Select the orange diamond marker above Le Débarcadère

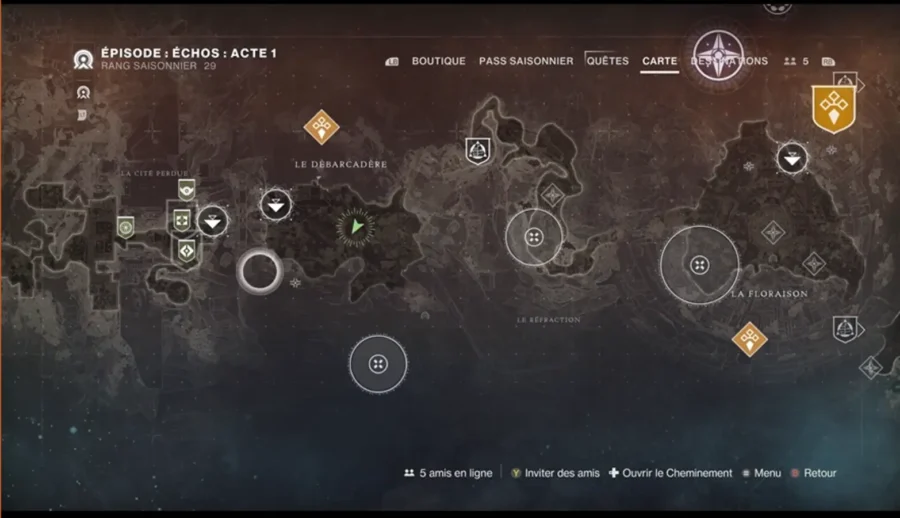pyautogui.click(x=321, y=127)
